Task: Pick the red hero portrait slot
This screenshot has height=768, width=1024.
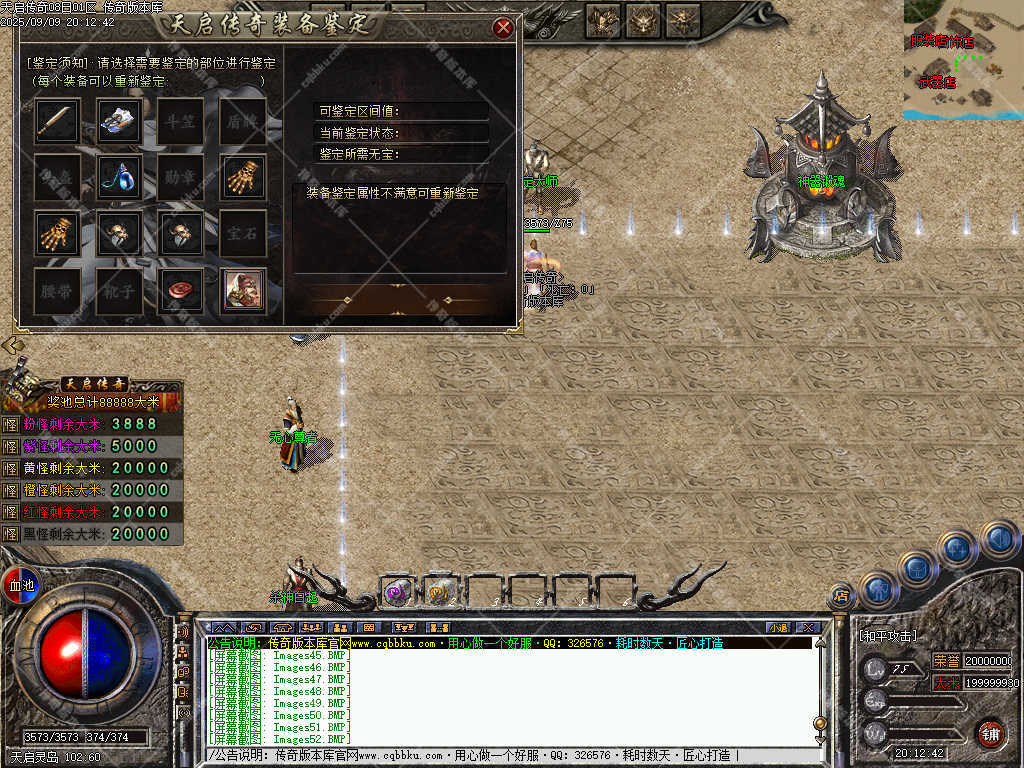Action: point(243,290)
